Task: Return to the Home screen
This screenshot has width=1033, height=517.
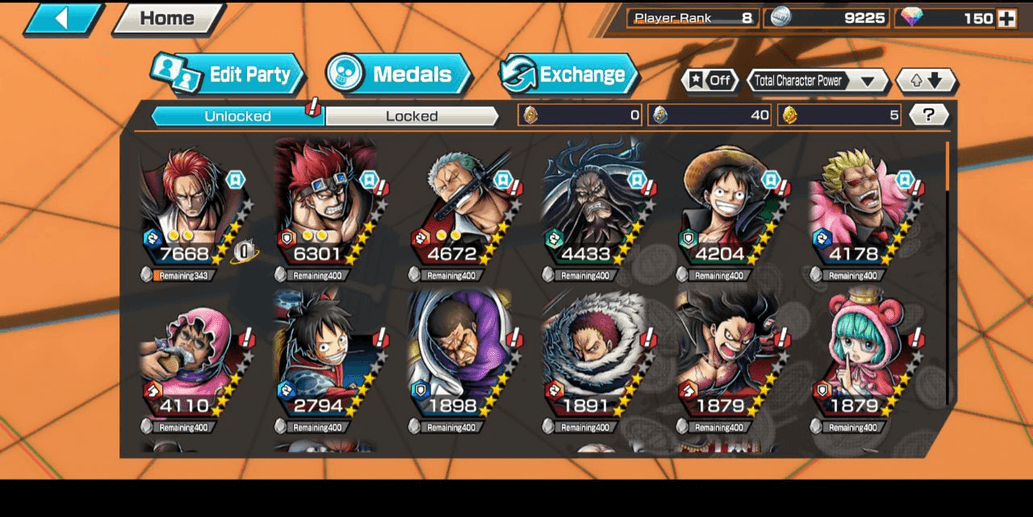Action: [x=166, y=18]
